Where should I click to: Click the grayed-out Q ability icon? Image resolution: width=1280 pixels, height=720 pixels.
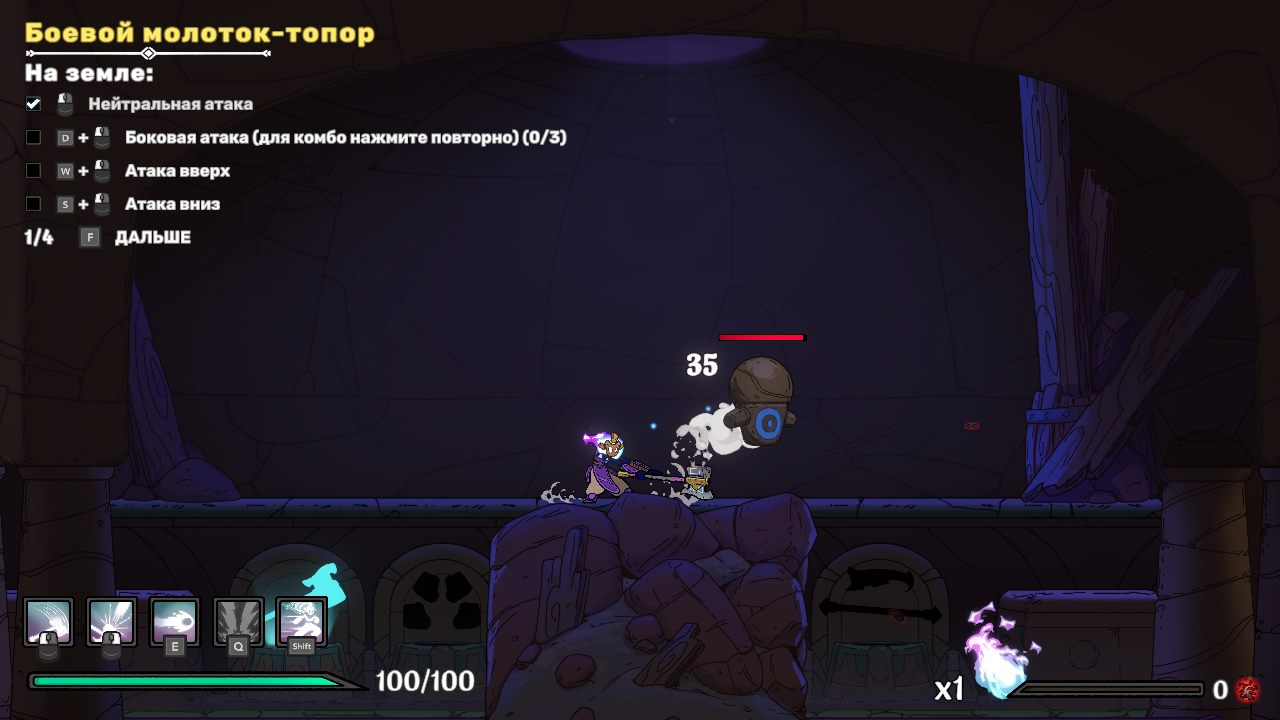(x=236, y=621)
